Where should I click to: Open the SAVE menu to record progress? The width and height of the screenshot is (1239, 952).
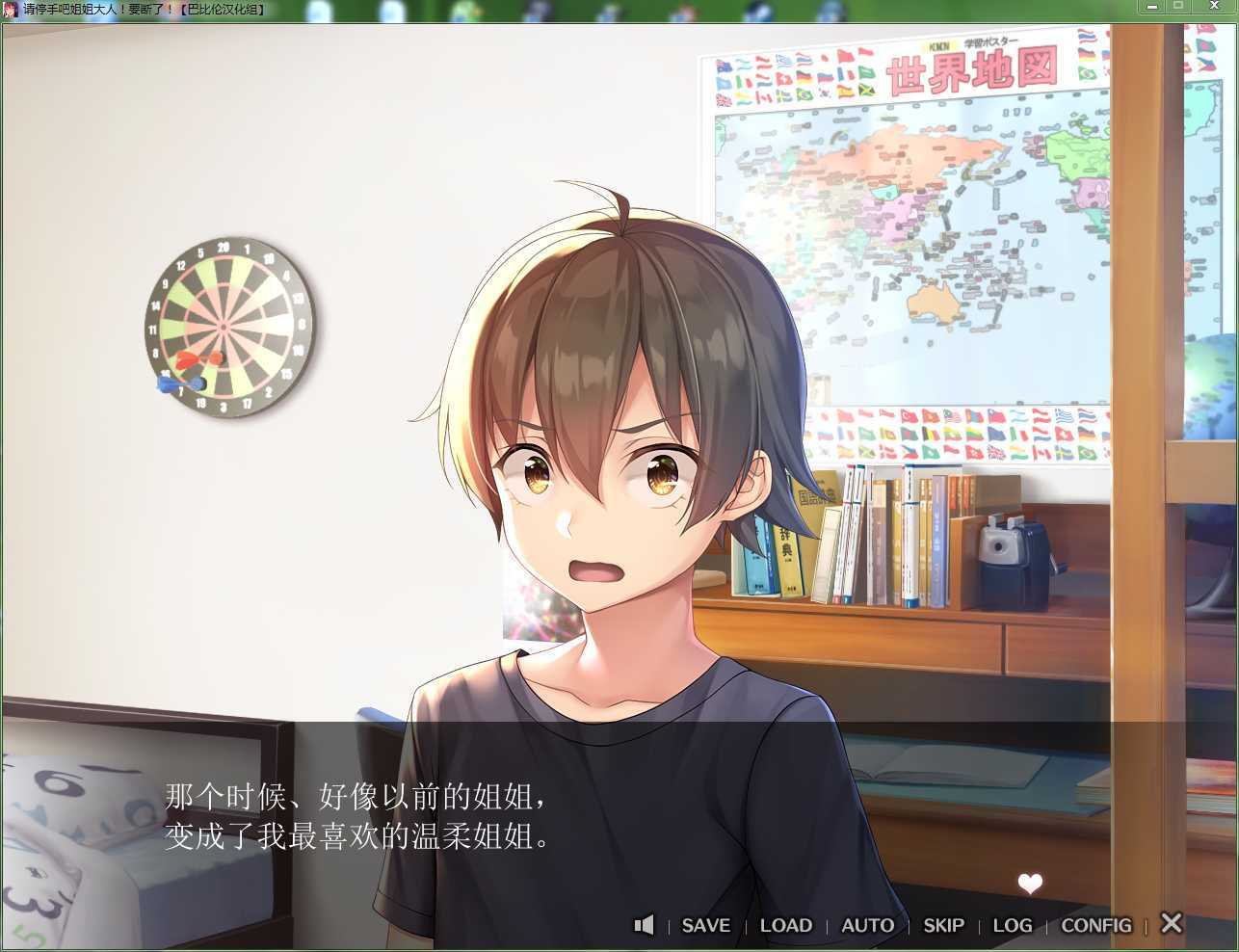tap(705, 925)
